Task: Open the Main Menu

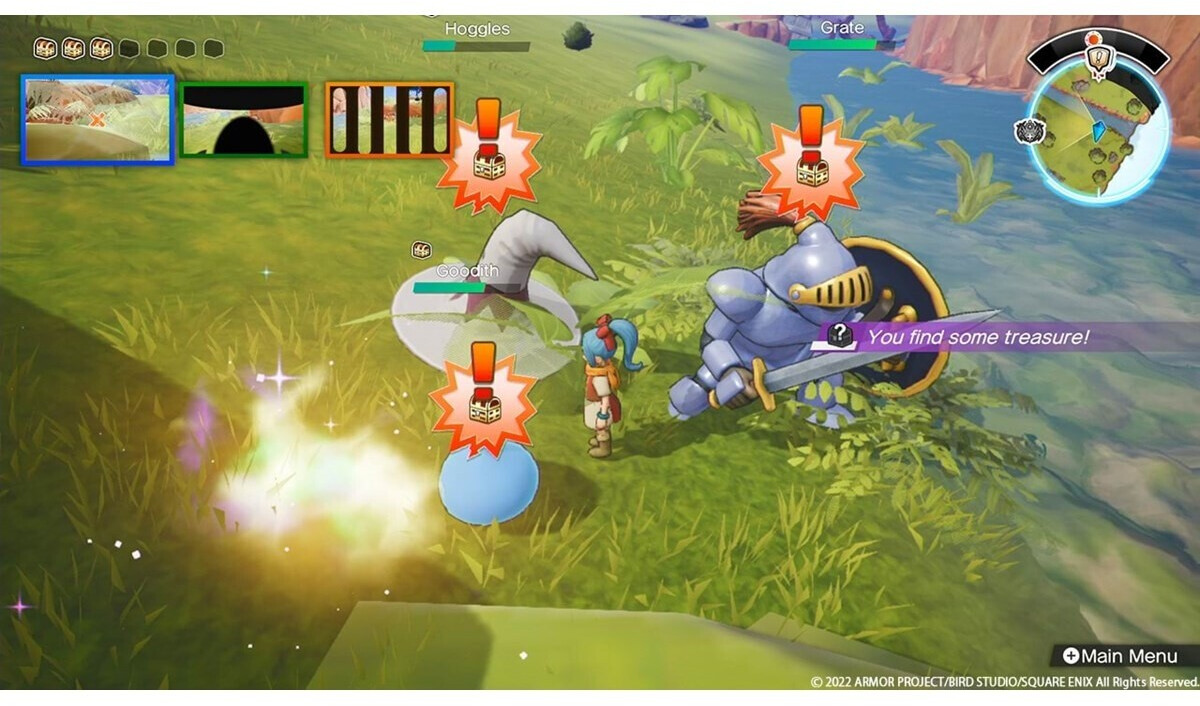Action: coord(1123,656)
